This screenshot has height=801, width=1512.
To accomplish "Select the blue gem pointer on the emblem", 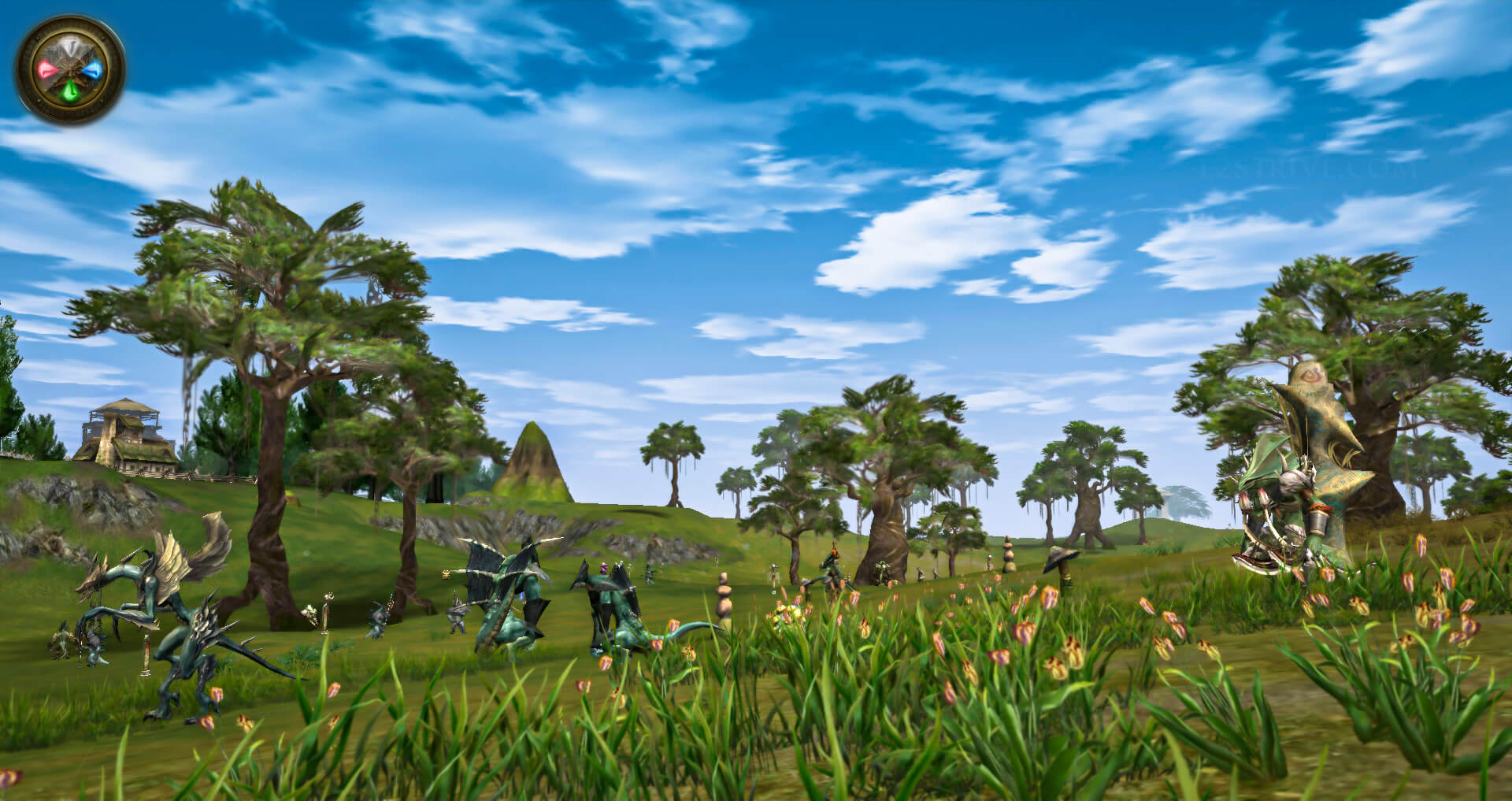I will coord(93,70).
